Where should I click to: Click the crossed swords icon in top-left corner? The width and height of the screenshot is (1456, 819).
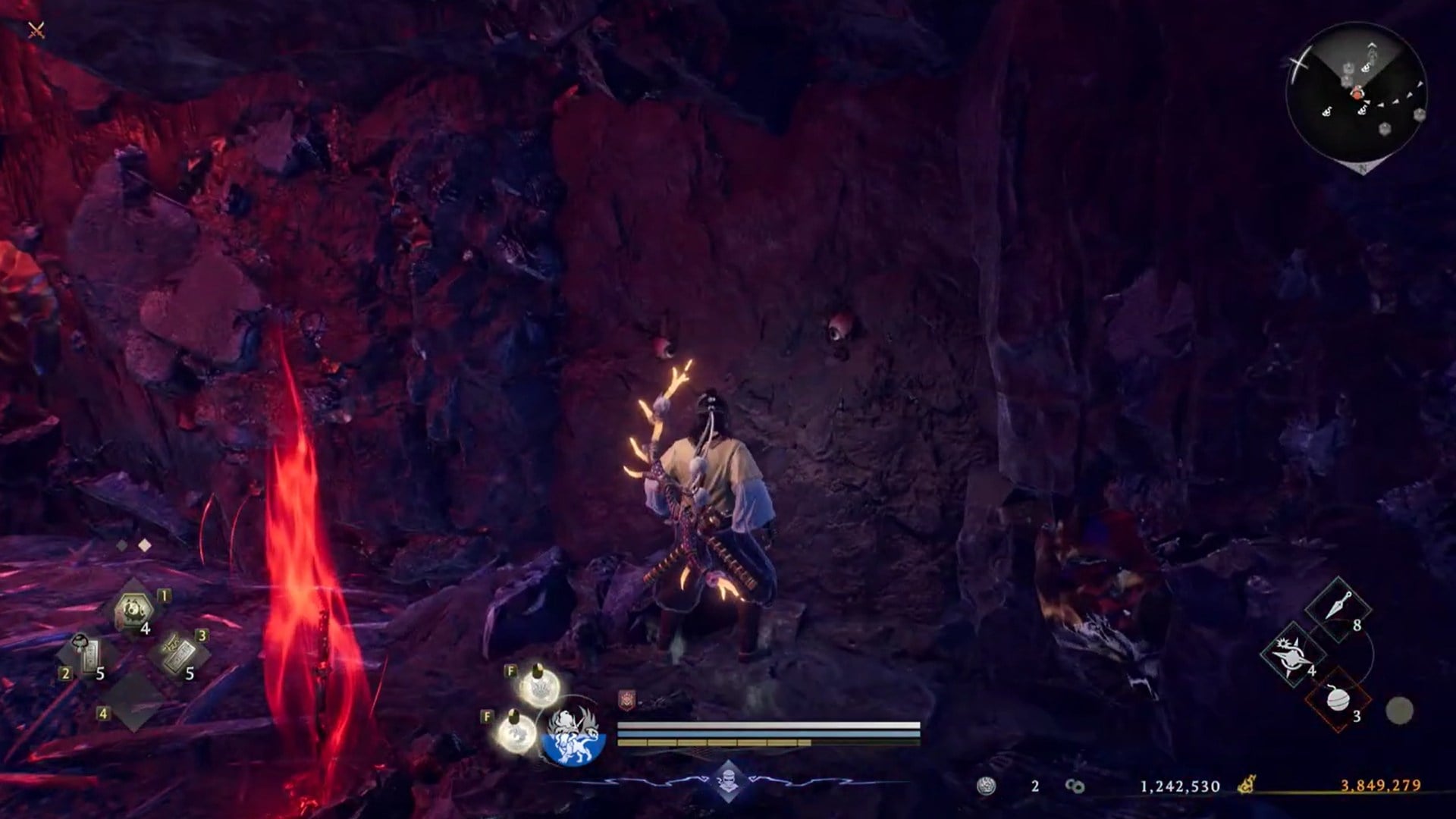pyautogui.click(x=35, y=30)
